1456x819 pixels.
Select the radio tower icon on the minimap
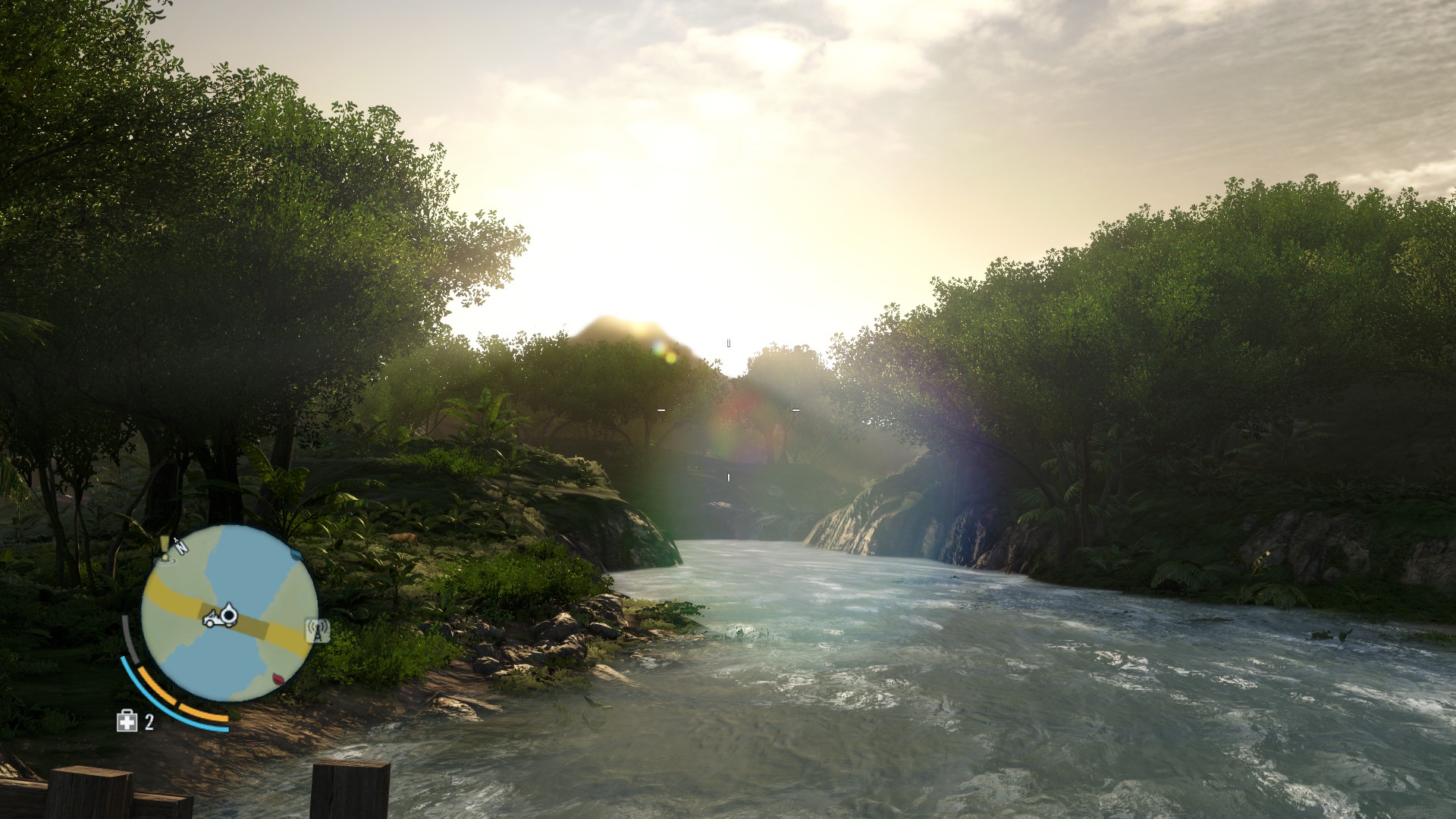click(x=318, y=629)
